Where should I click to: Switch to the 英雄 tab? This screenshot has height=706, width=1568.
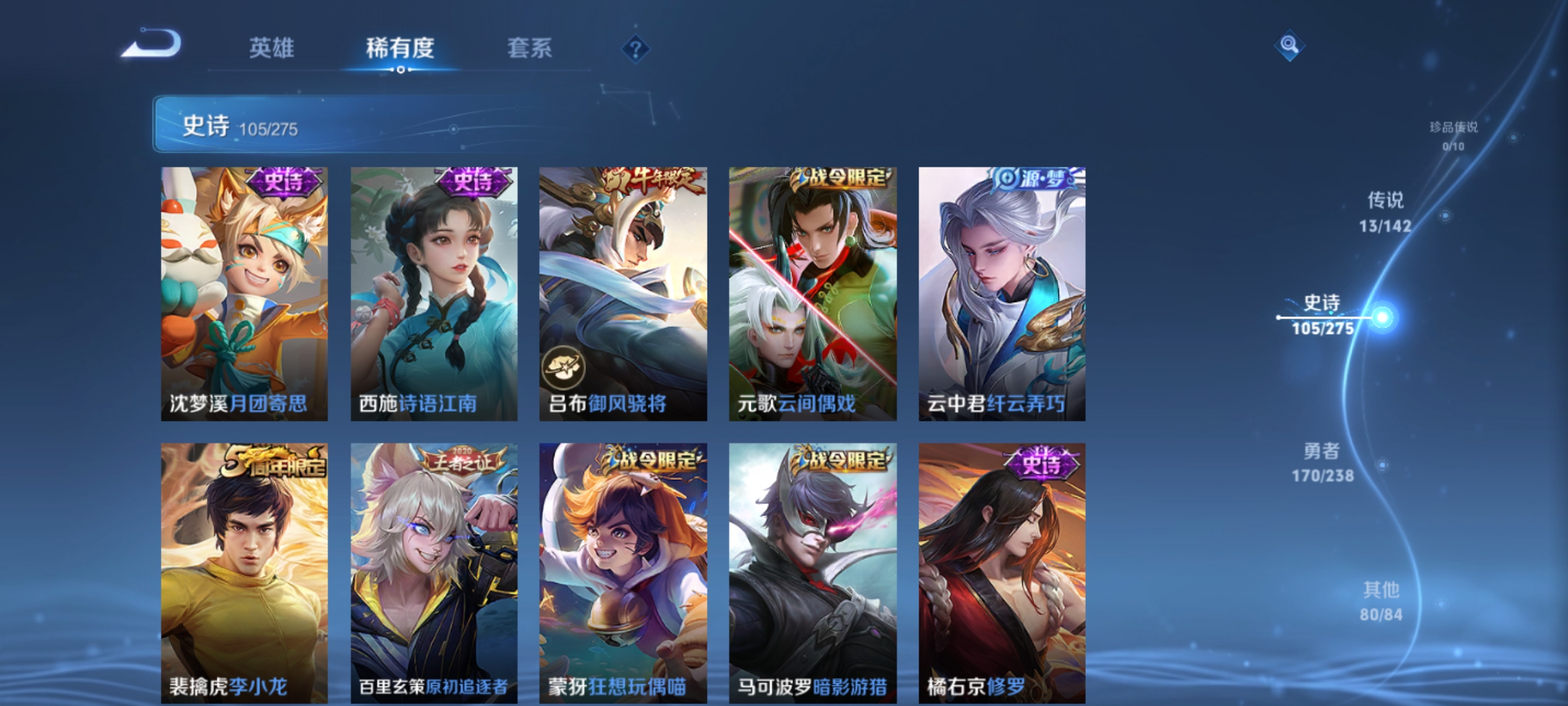tap(272, 48)
